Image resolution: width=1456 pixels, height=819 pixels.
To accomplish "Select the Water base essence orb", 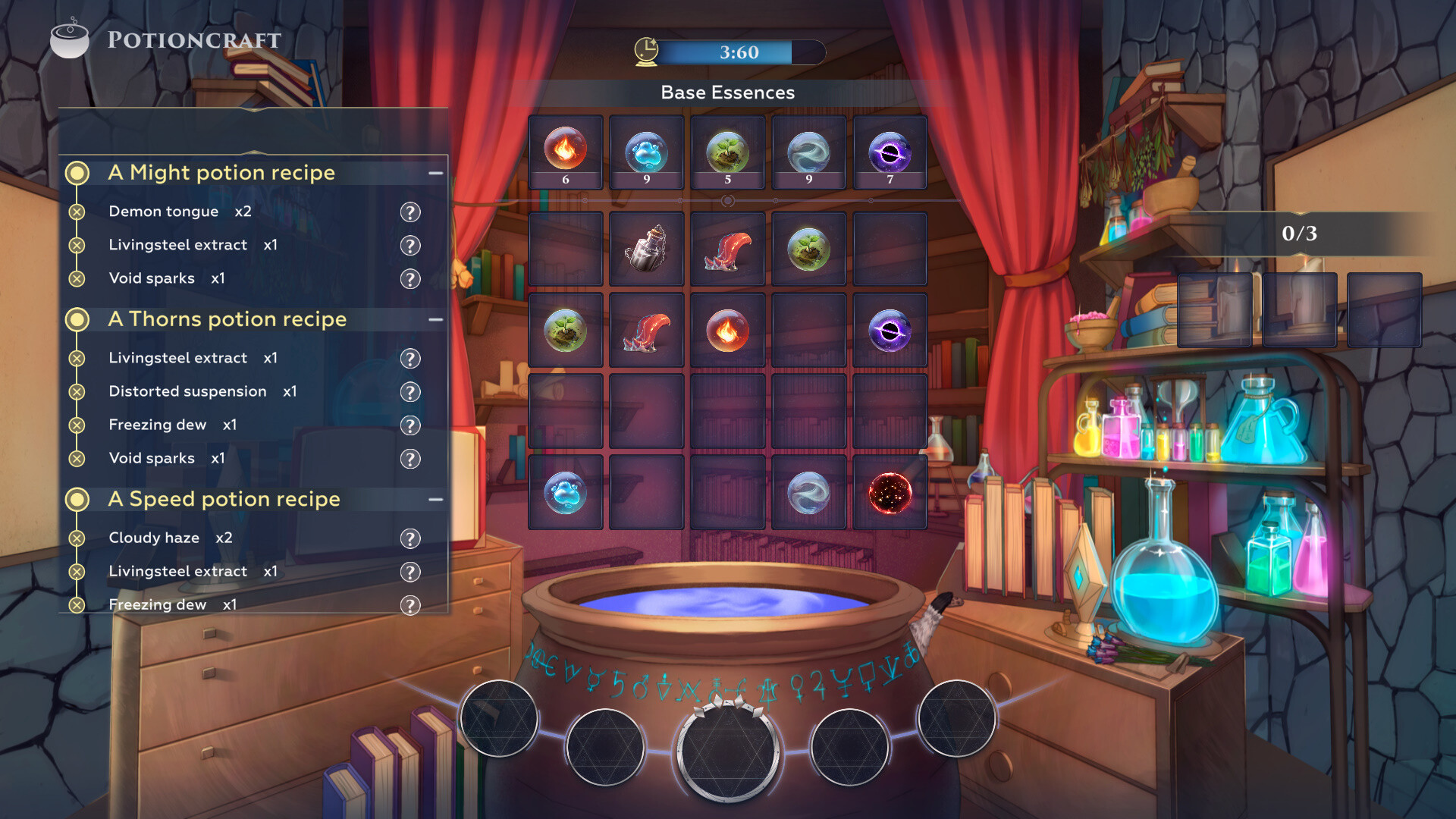I will [x=647, y=152].
